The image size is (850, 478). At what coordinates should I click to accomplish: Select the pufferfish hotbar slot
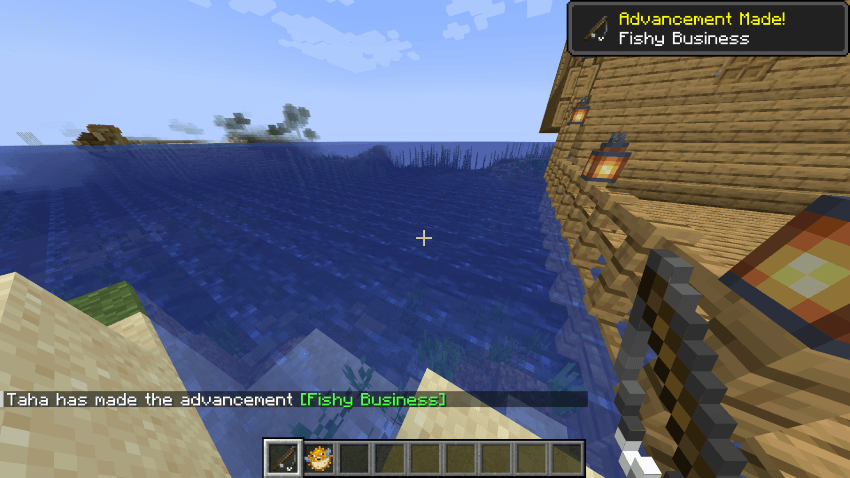click(319, 458)
